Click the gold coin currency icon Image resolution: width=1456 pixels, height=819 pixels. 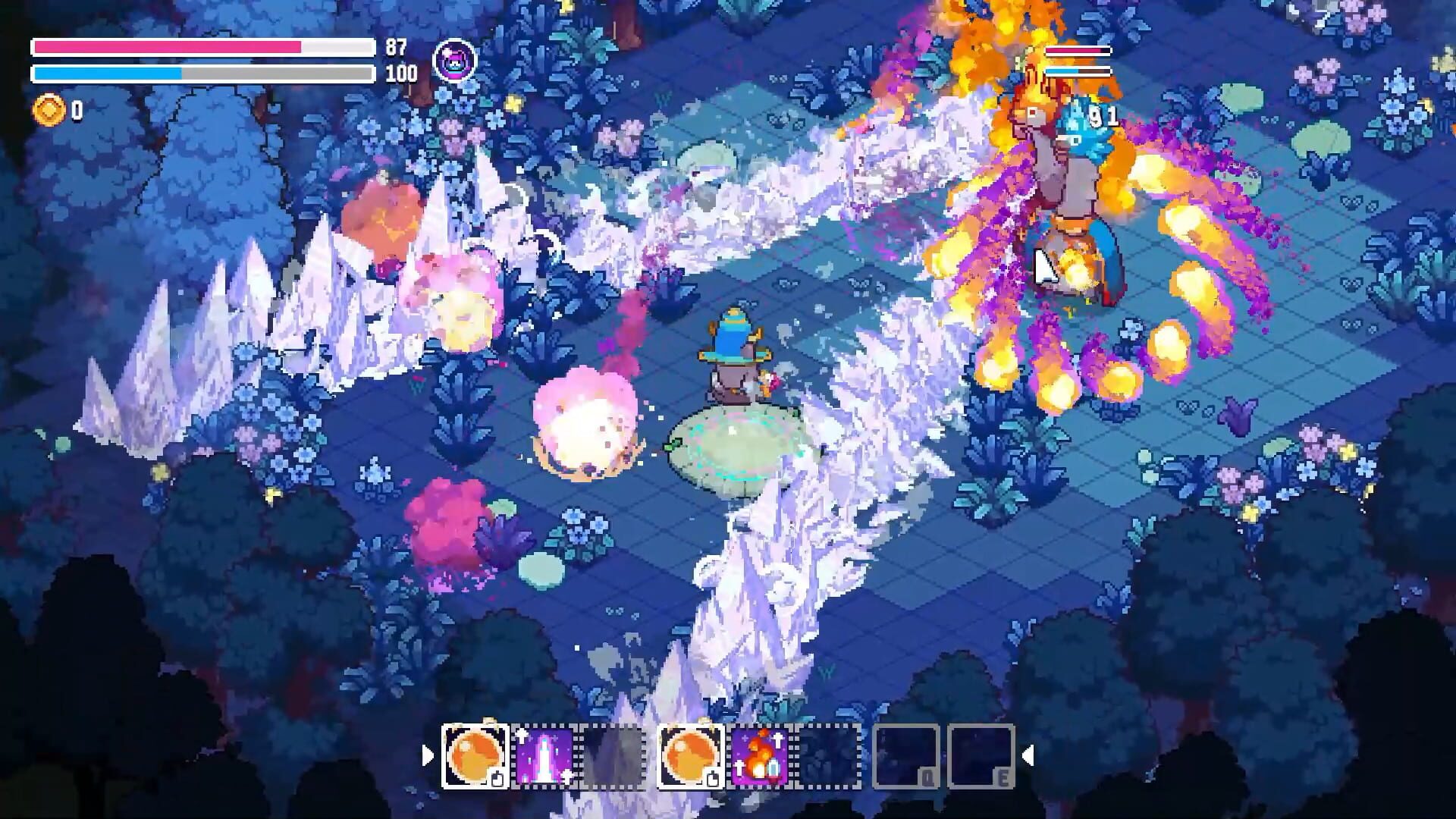[50, 111]
